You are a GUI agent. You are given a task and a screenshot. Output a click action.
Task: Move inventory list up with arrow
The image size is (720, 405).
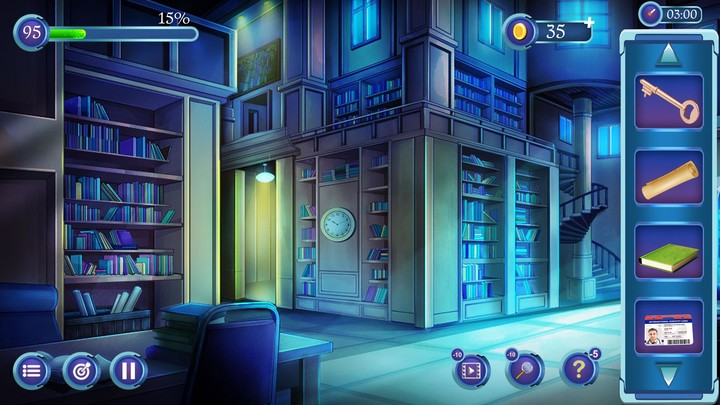[668, 51]
